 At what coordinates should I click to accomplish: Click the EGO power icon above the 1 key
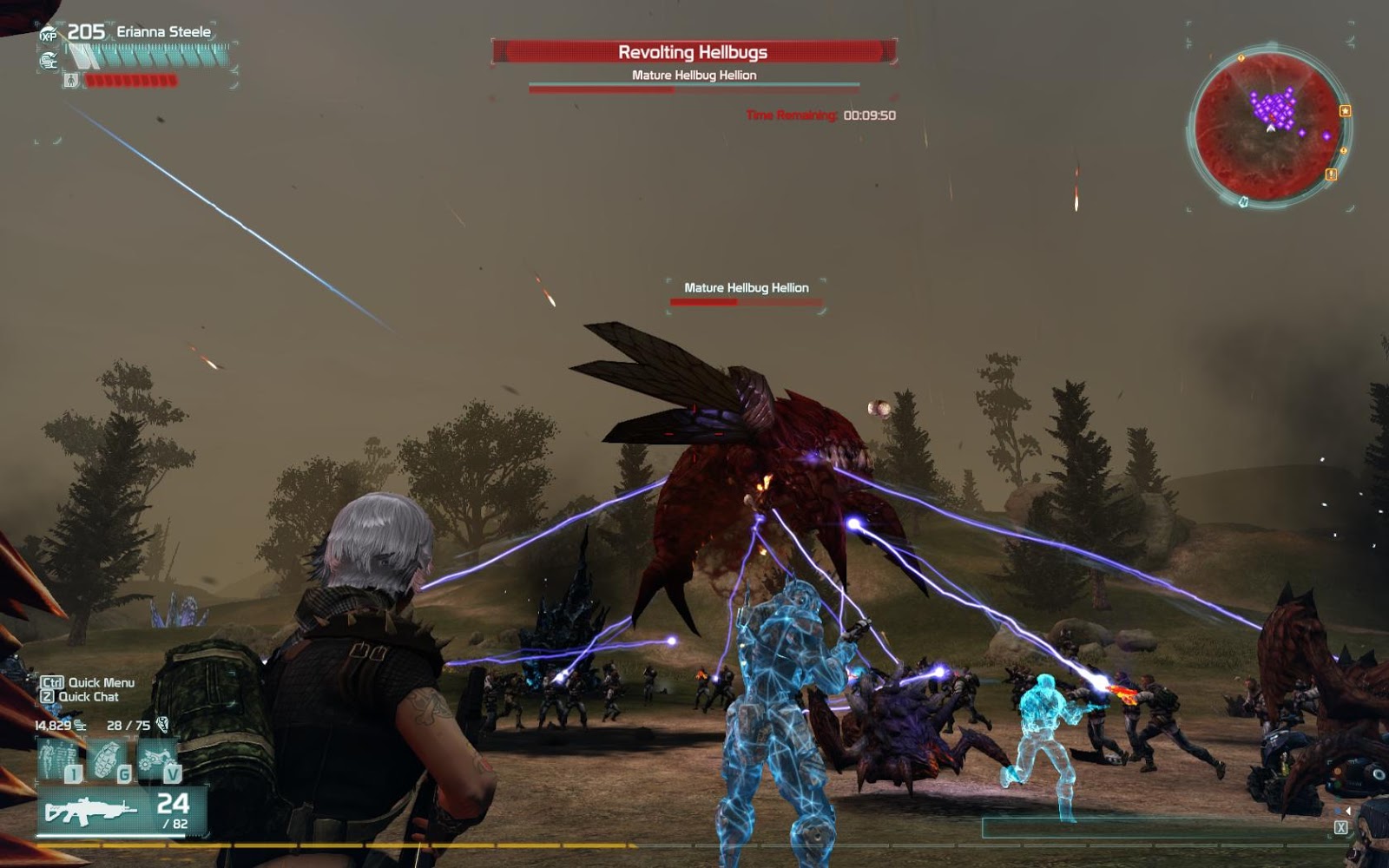click(56, 755)
